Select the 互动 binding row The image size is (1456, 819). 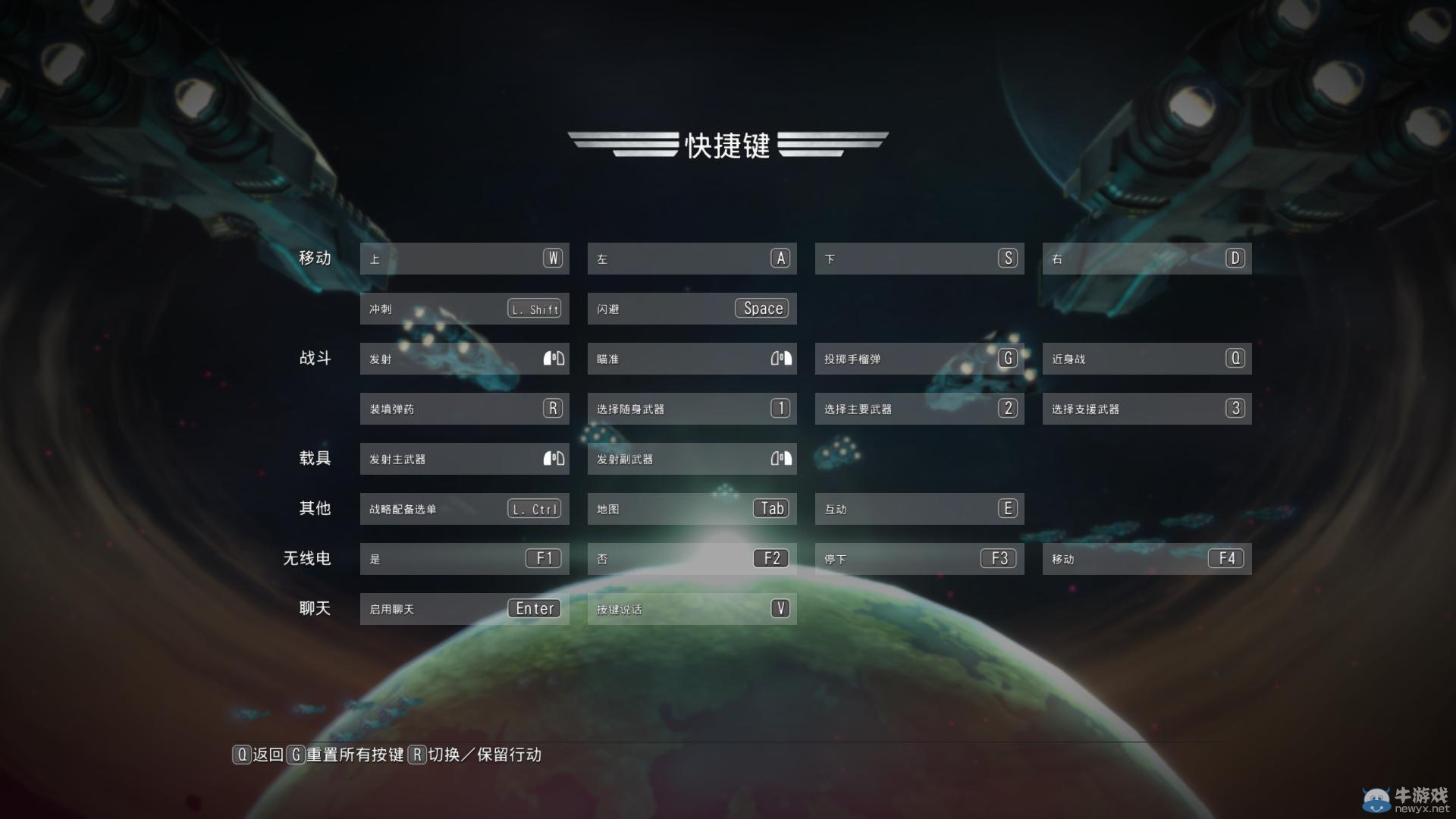click(x=920, y=508)
